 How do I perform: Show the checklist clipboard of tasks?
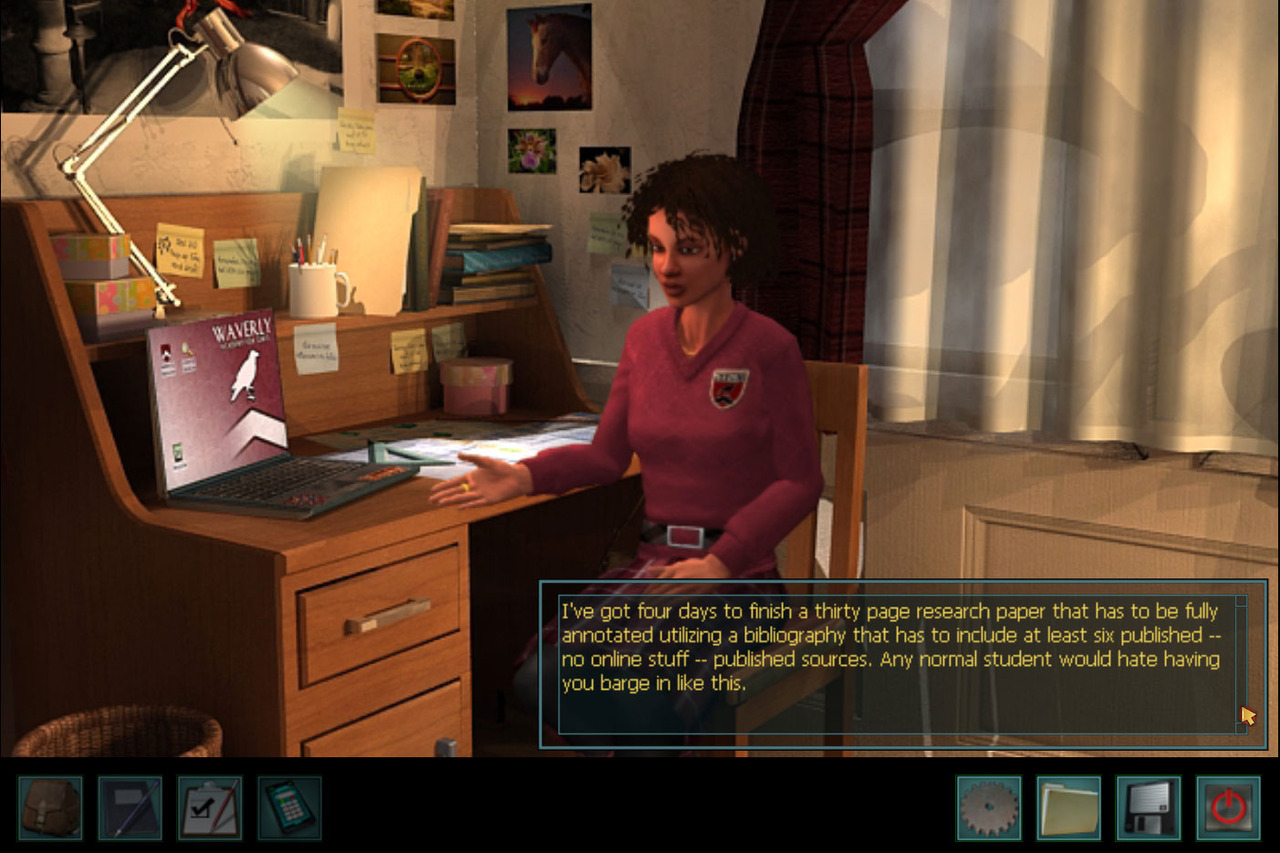210,808
